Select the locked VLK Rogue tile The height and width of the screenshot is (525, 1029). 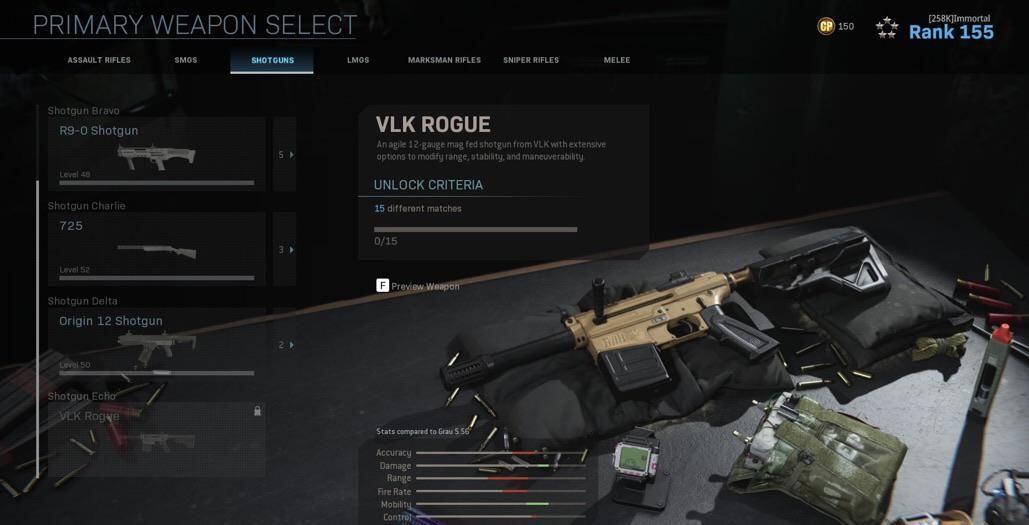[x=157, y=438]
